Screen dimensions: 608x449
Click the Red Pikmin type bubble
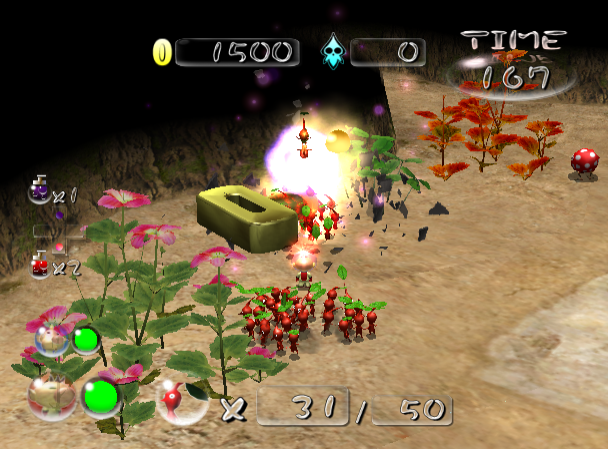click(x=174, y=400)
